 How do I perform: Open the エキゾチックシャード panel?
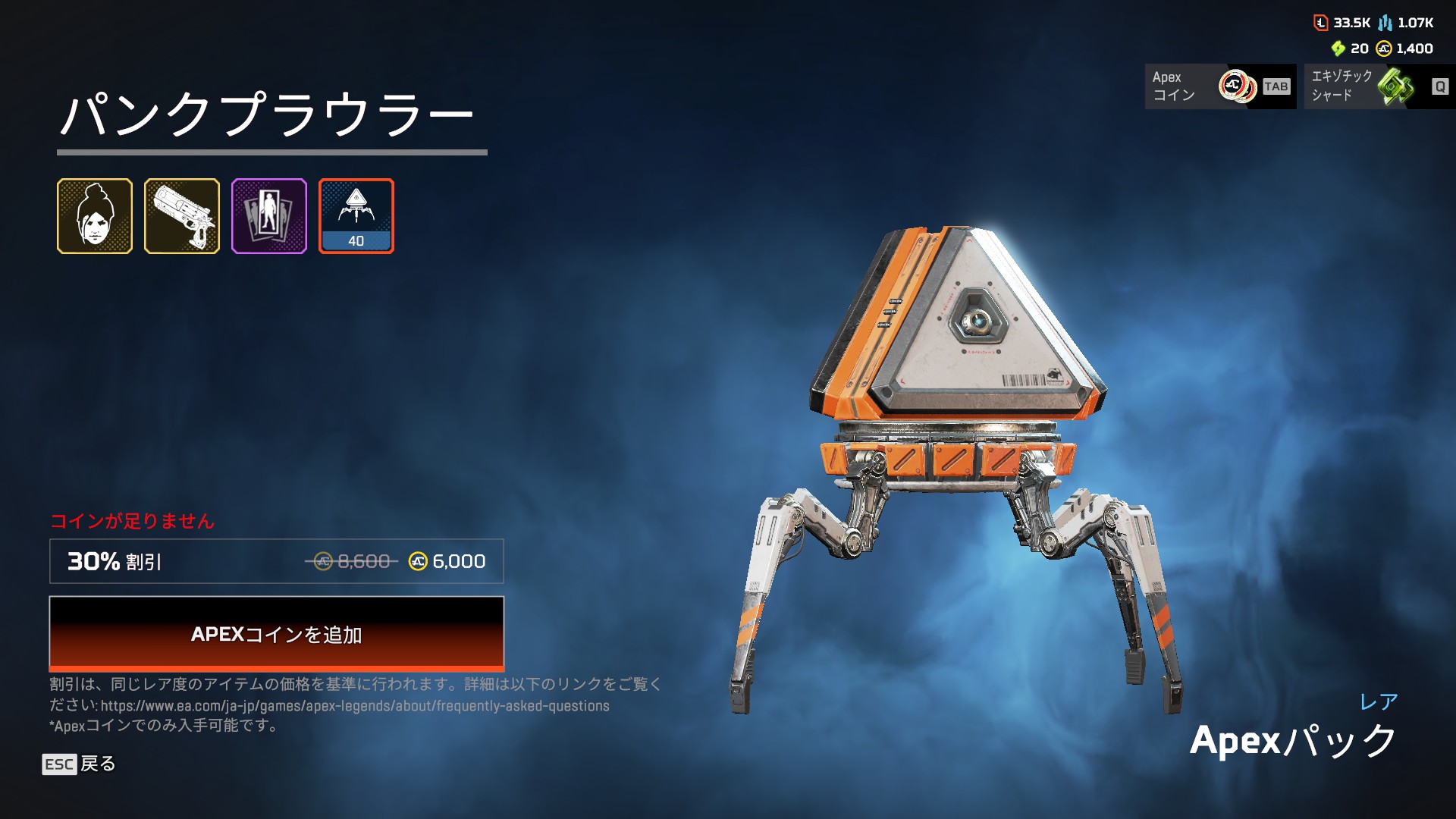(x=1379, y=86)
